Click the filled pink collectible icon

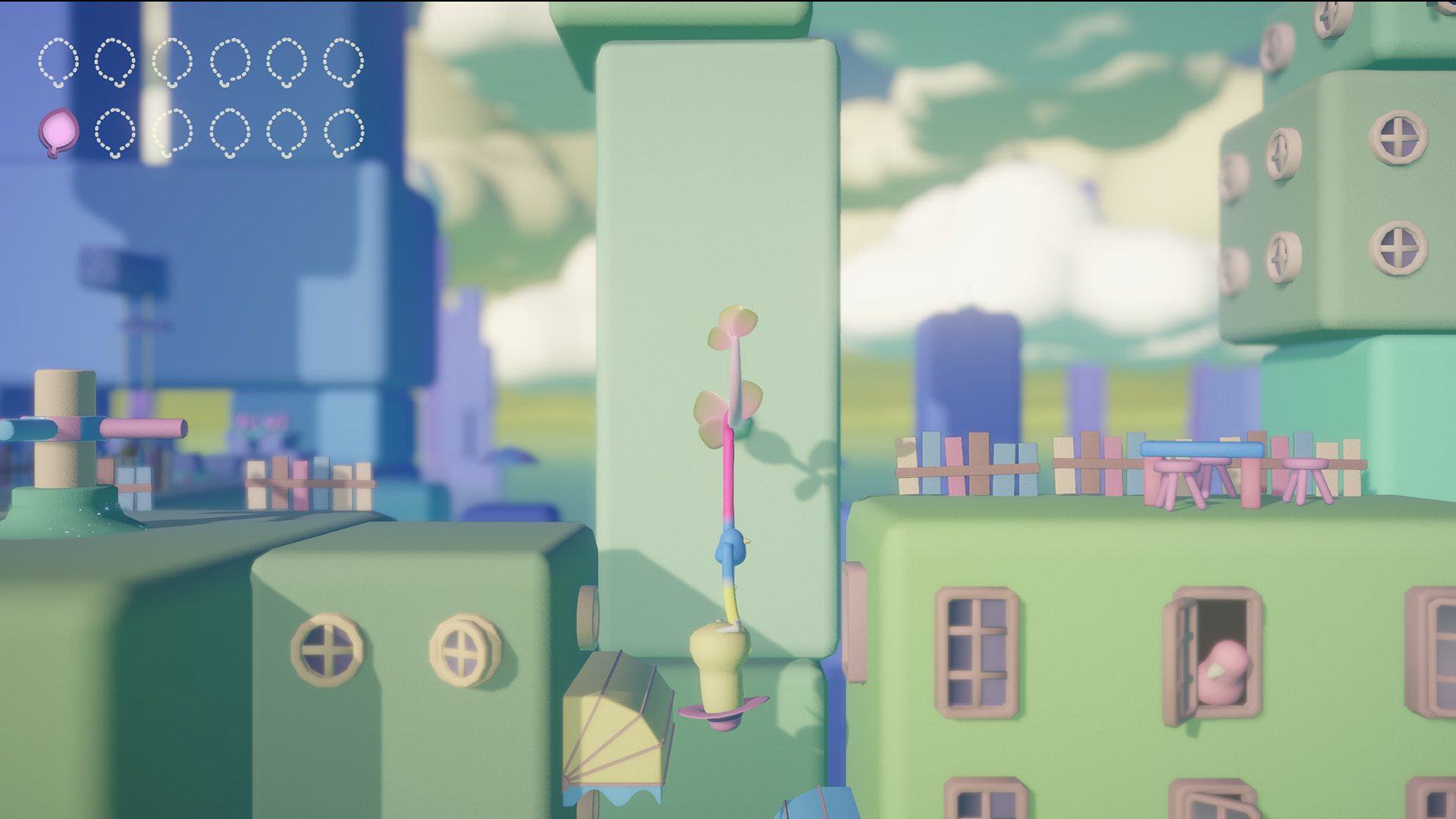click(x=58, y=132)
